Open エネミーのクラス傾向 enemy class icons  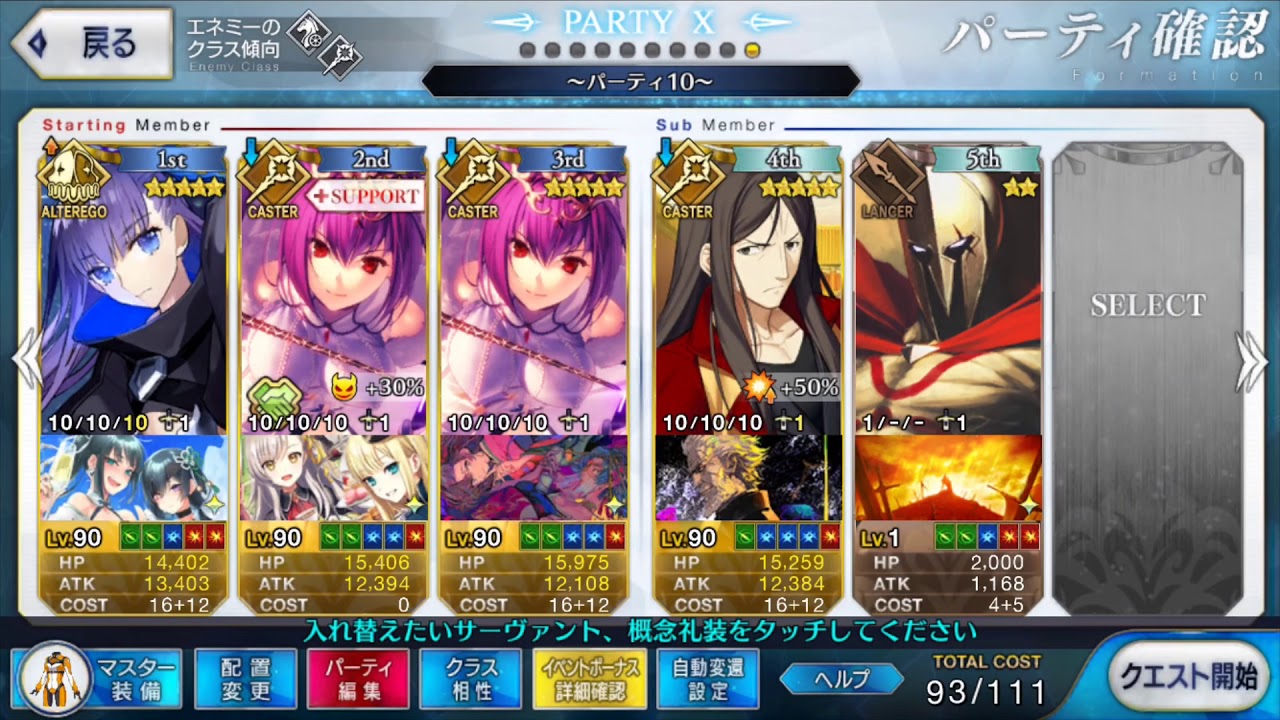click(322, 45)
